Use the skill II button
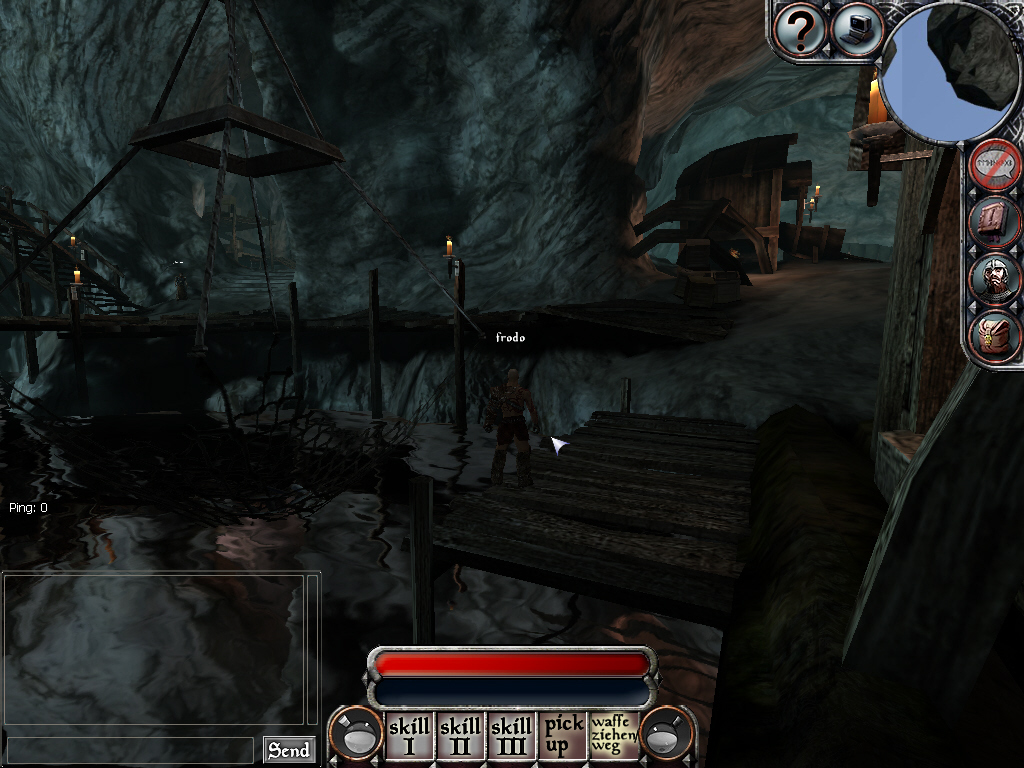 pyautogui.click(x=460, y=736)
